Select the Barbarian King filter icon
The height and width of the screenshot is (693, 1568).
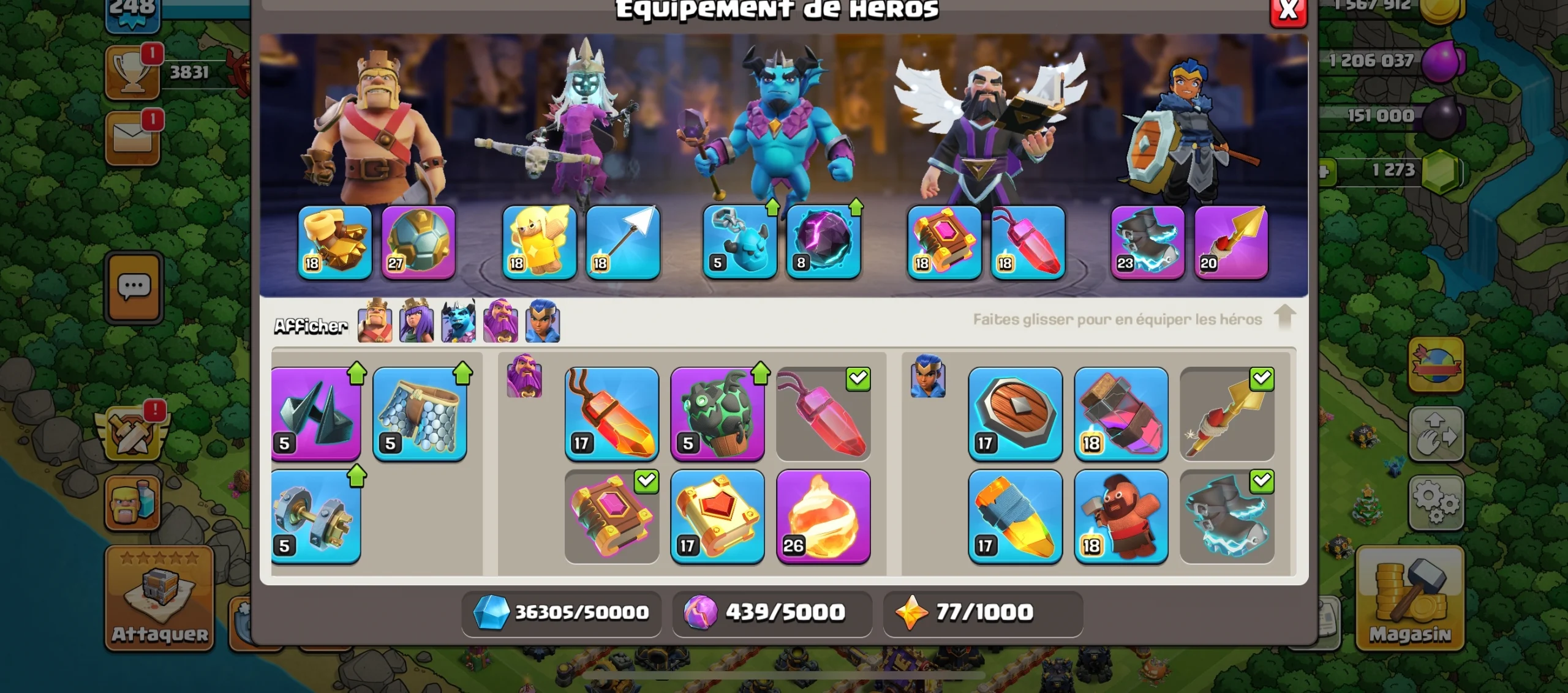click(375, 322)
